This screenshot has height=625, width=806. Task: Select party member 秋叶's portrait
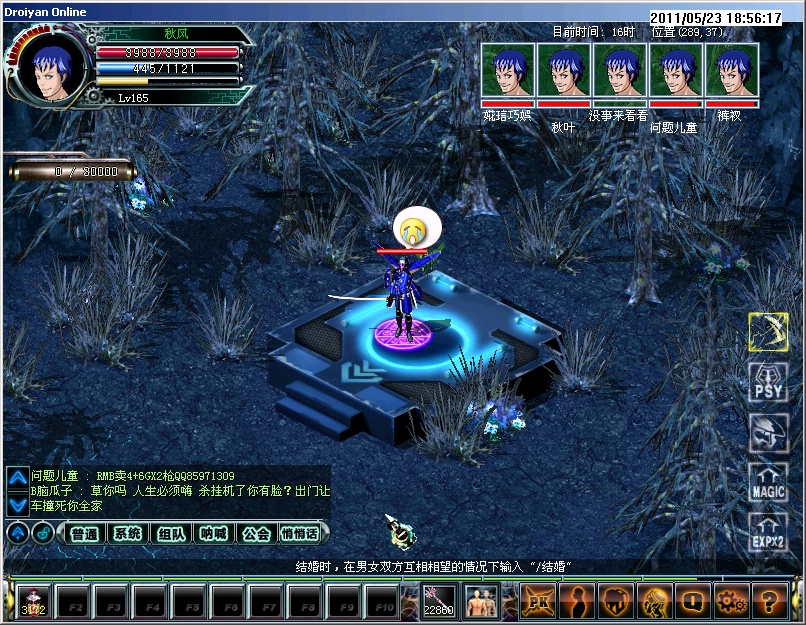point(563,71)
